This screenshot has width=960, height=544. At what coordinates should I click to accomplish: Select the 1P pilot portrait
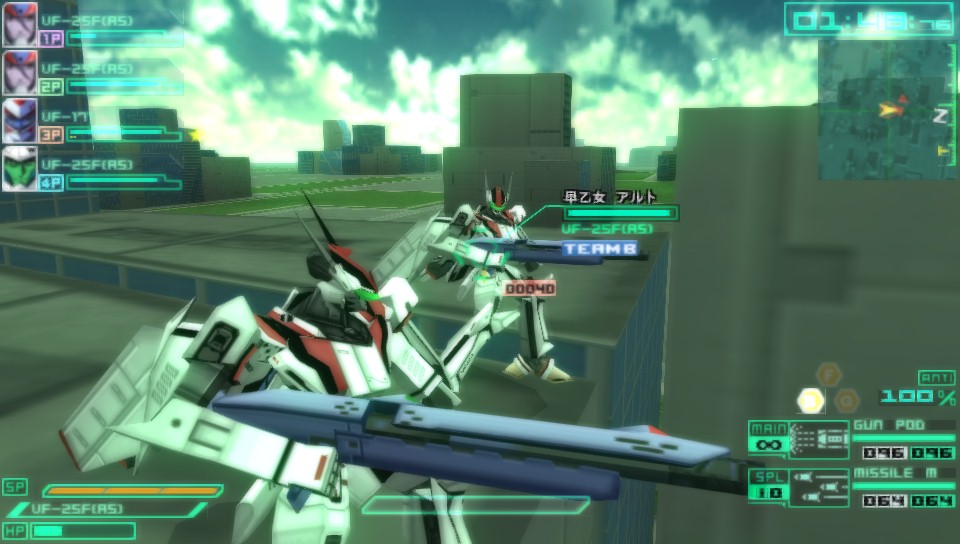click(19, 24)
